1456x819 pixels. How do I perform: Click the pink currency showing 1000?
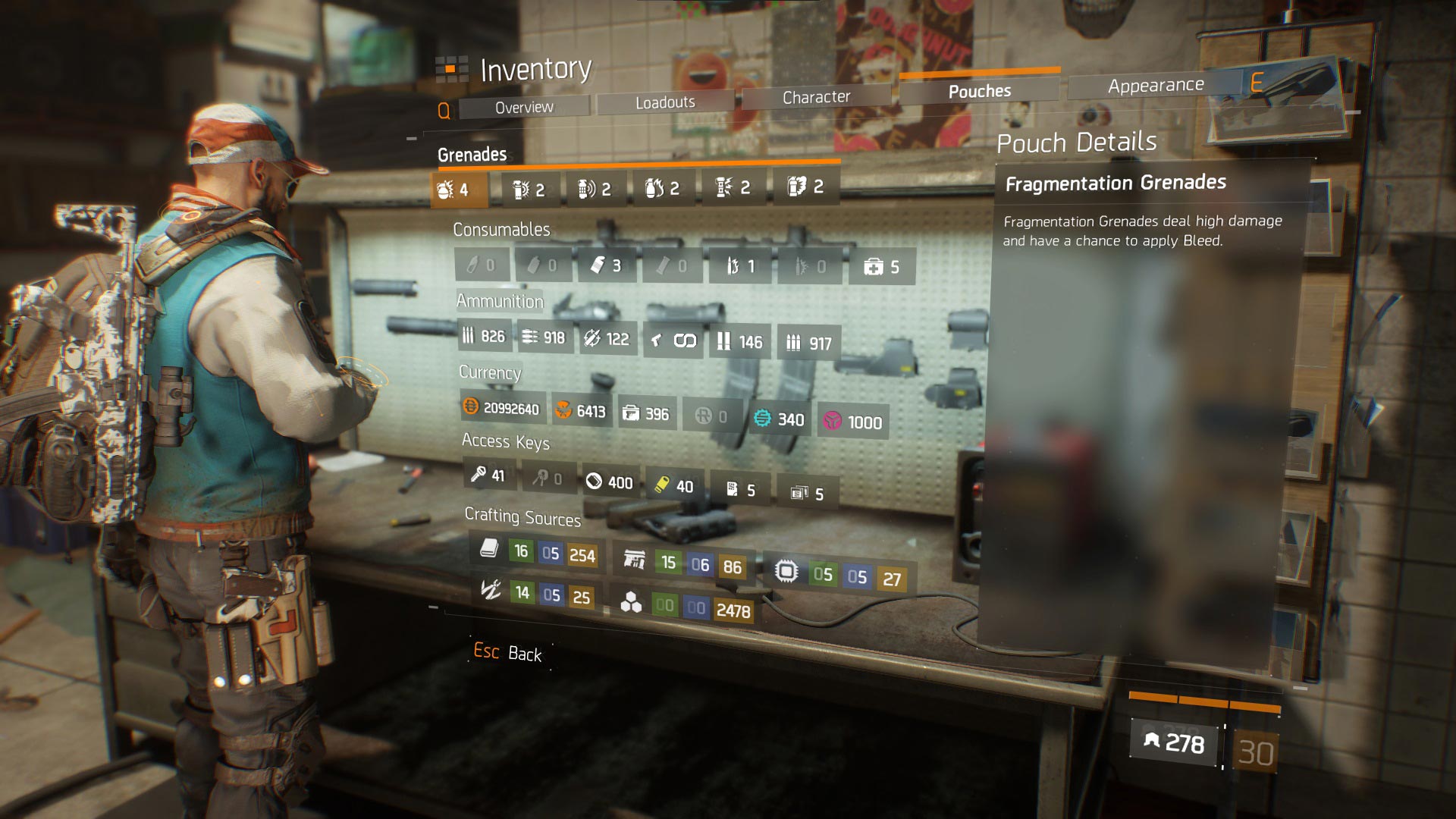pos(853,422)
